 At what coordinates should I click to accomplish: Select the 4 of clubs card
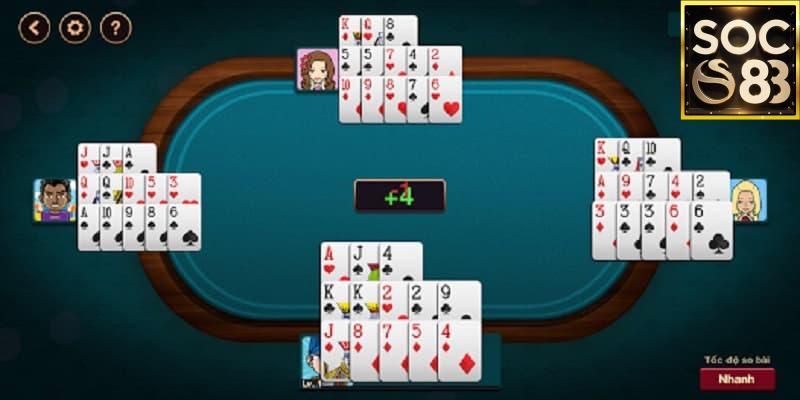400,260
